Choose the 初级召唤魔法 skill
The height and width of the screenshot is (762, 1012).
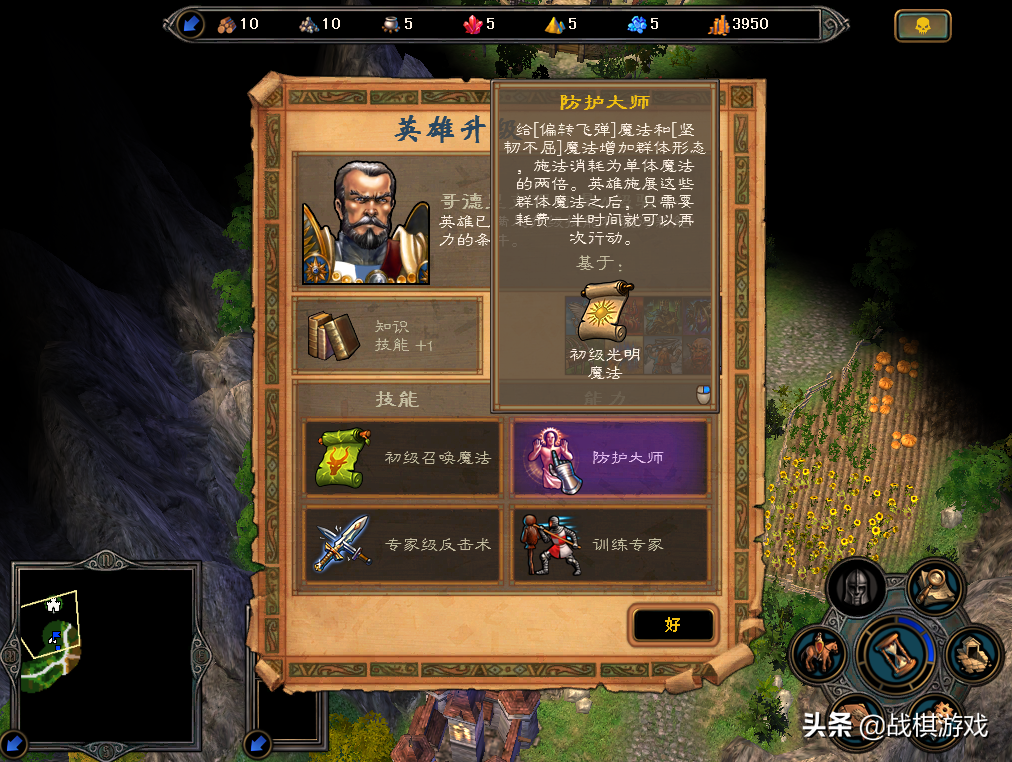click(x=403, y=458)
